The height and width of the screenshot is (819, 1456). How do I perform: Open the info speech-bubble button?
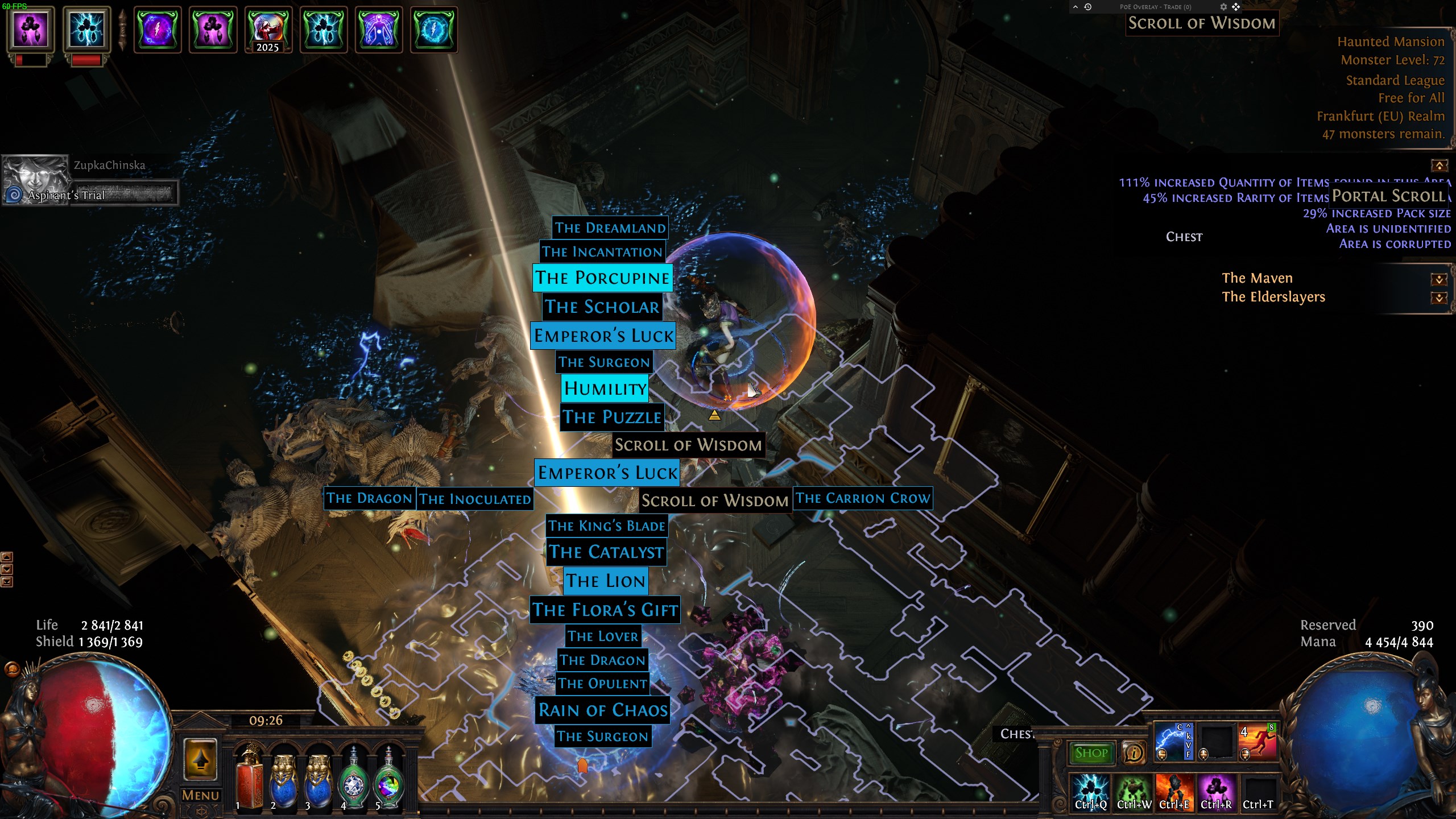click(1134, 753)
